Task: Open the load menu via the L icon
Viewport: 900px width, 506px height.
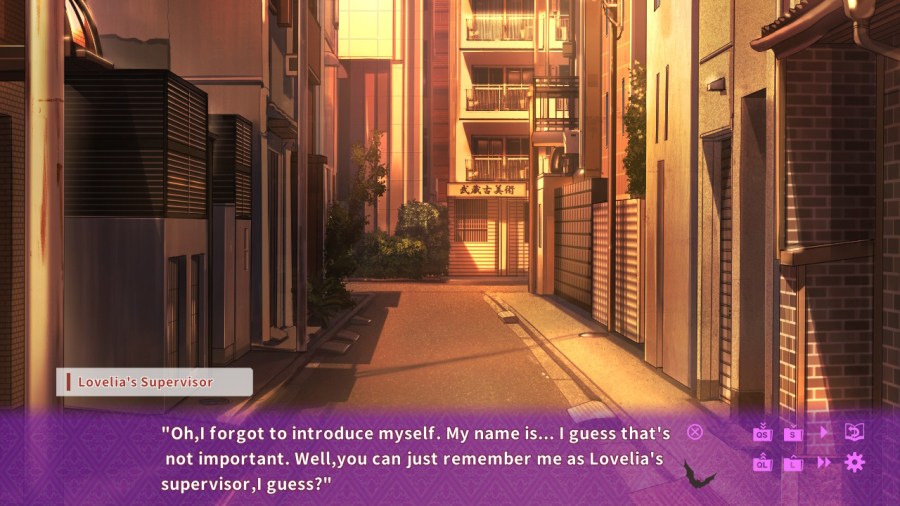Action: [793, 462]
